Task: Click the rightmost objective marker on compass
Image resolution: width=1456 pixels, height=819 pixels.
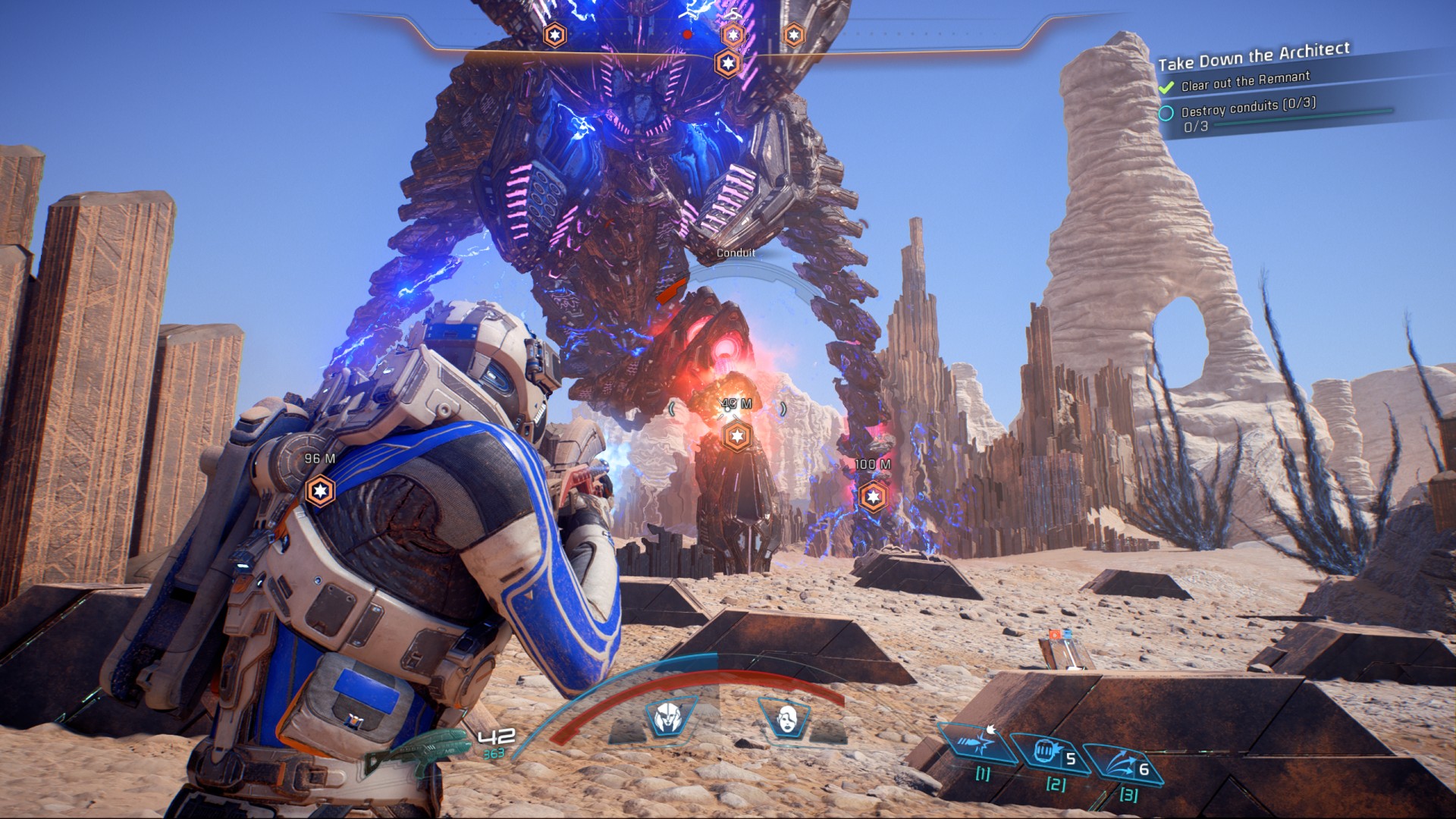Action: pos(793,35)
